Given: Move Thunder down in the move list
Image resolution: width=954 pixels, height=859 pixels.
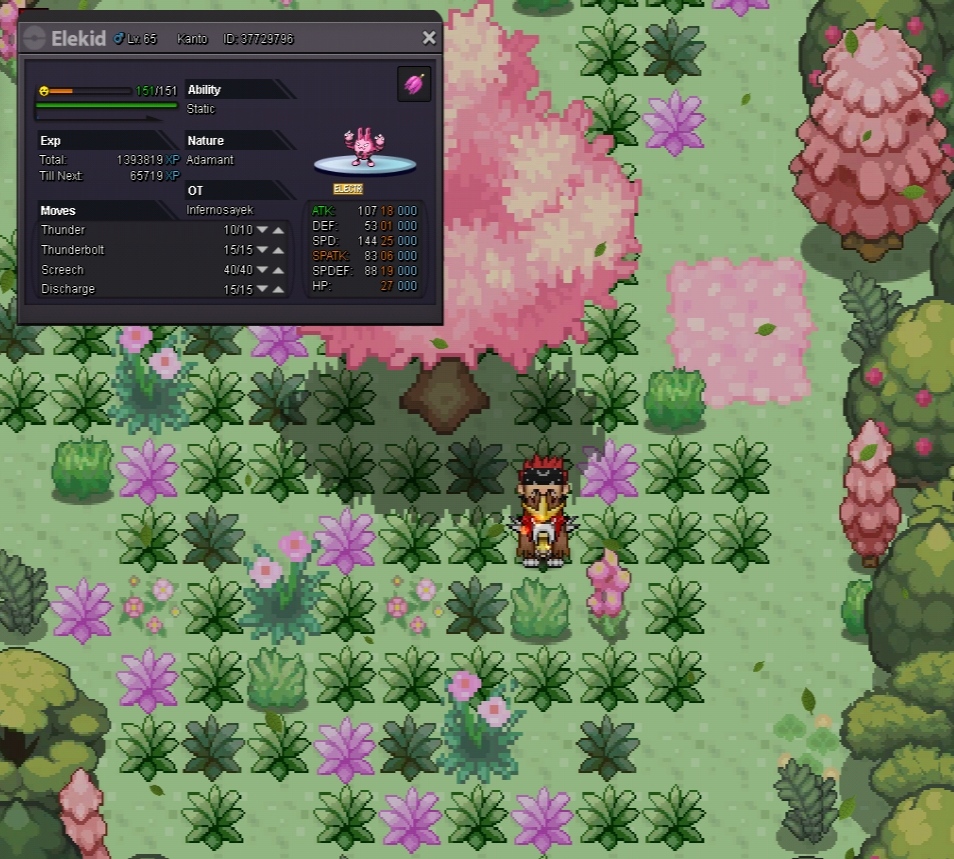Looking at the screenshot, I should pos(262,230).
